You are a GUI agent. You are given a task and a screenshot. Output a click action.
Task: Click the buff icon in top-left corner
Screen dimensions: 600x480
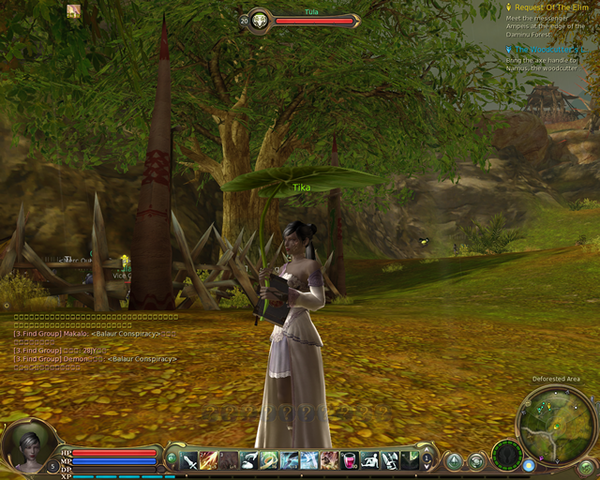(74, 11)
